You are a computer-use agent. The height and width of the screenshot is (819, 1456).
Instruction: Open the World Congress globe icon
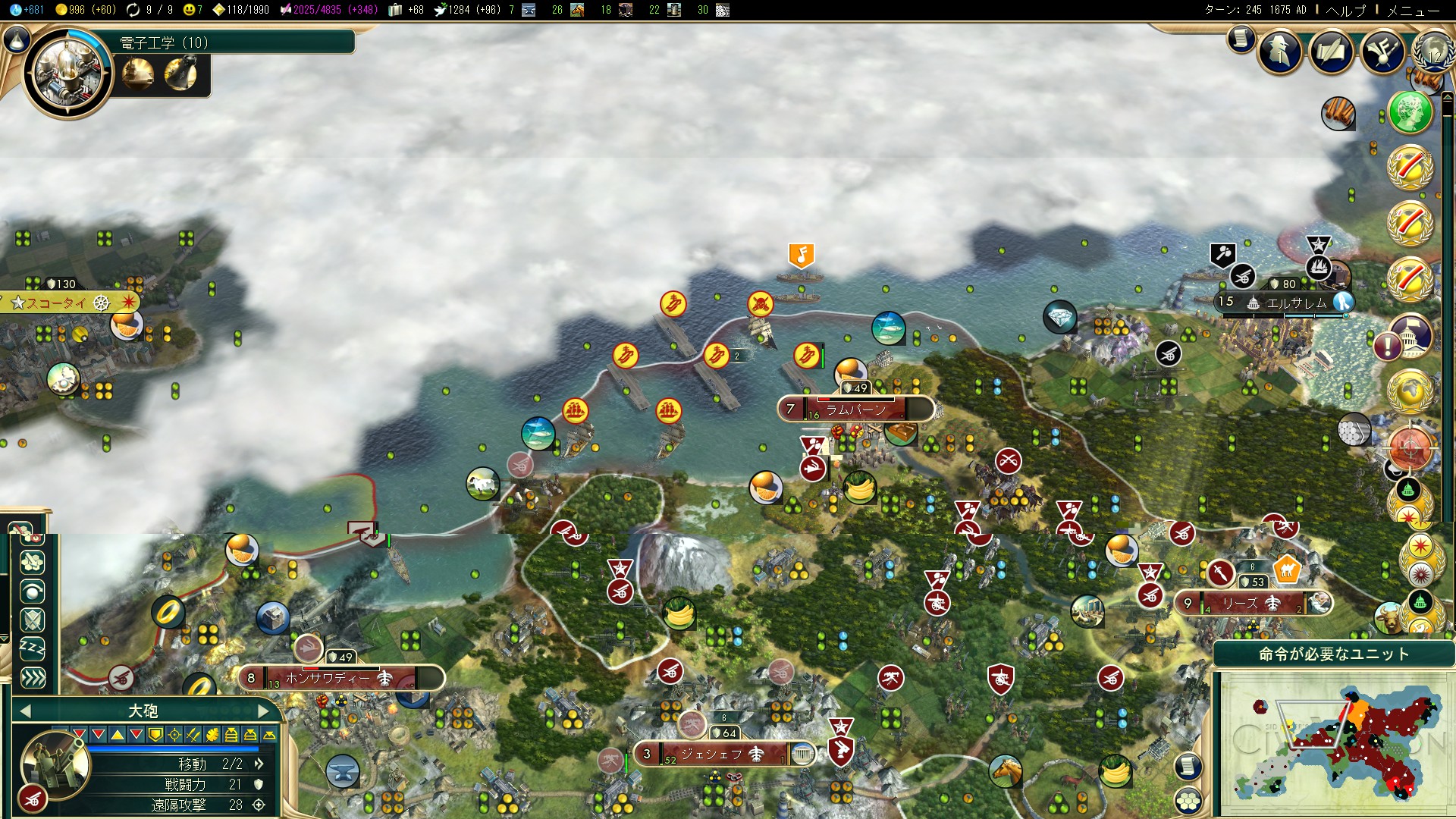pyautogui.click(x=1432, y=52)
